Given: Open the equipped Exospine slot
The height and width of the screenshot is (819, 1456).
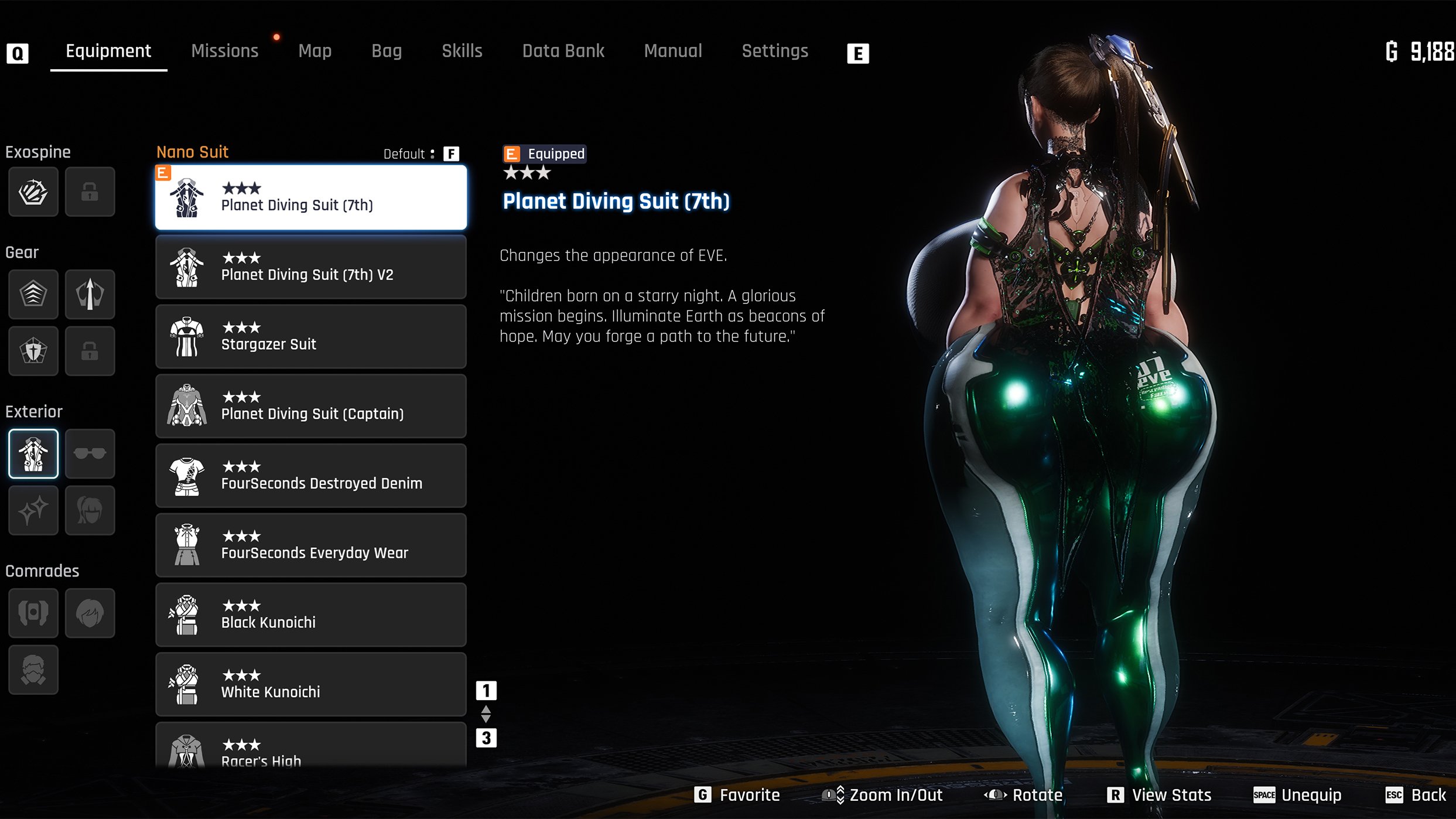Looking at the screenshot, I should pos(33,192).
